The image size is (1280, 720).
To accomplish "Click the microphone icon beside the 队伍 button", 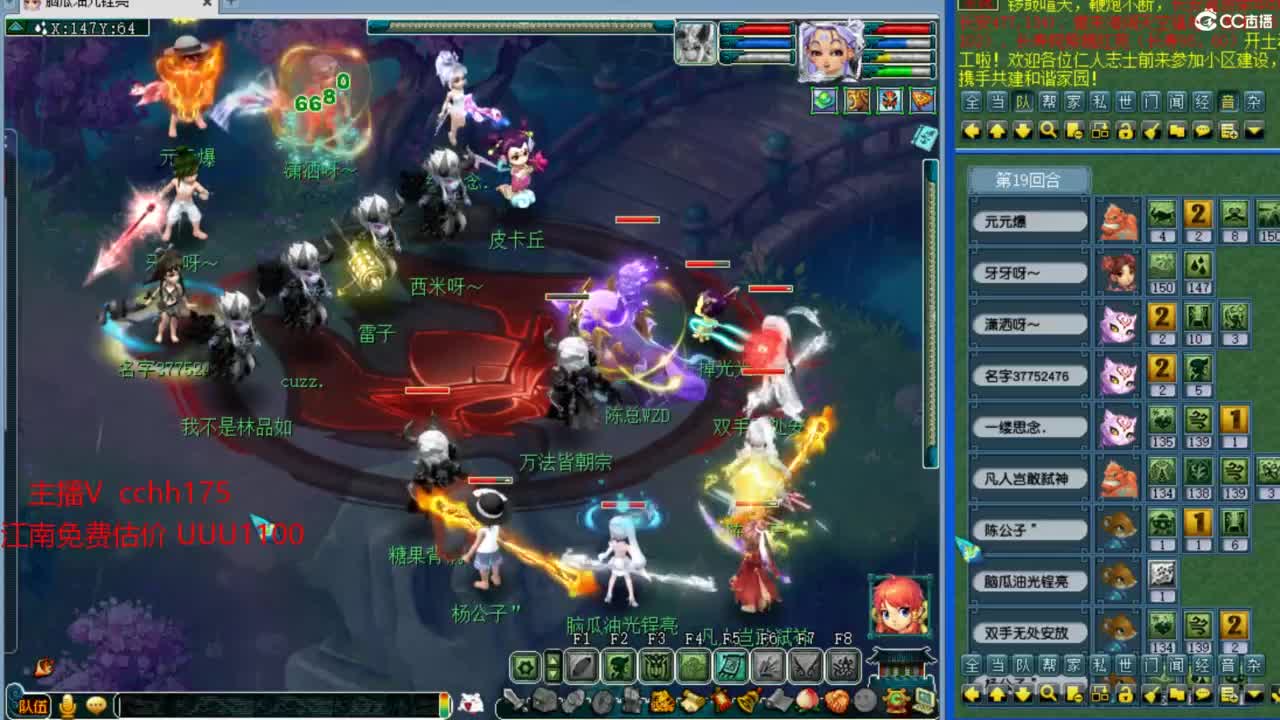I will (x=66, y=703).
